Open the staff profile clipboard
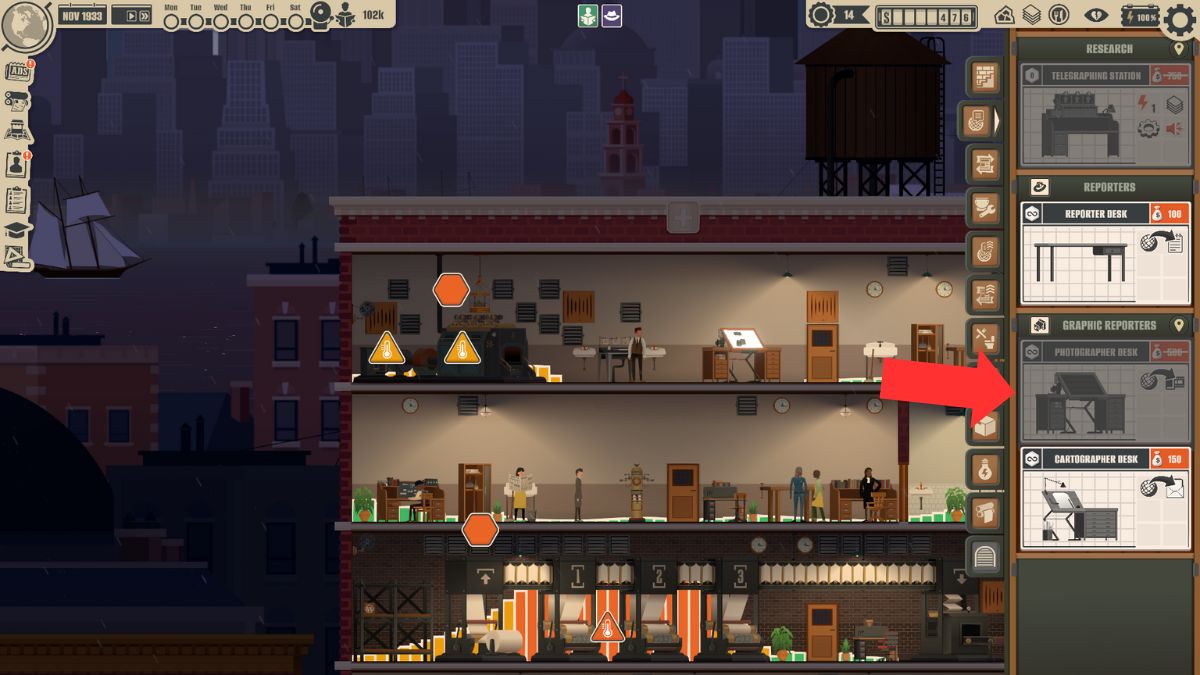The height and width of the screenshot is (675, 1200). click(x=17, y=164)
